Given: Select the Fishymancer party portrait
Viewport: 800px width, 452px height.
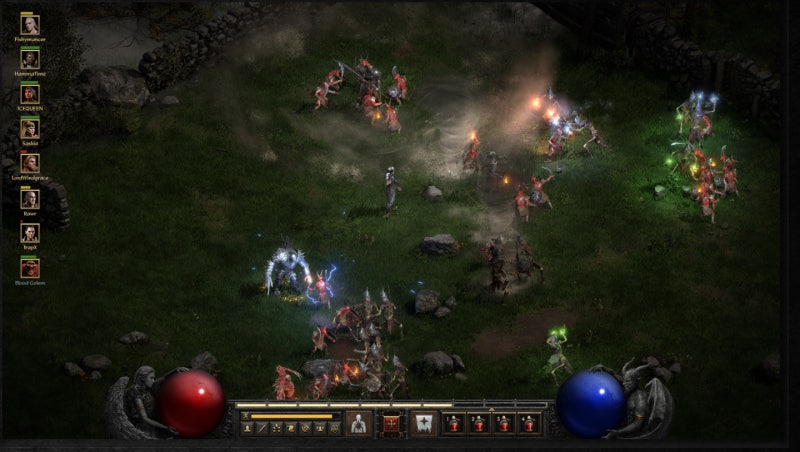Looking at the screenshot, I should [x=30, y=25].
